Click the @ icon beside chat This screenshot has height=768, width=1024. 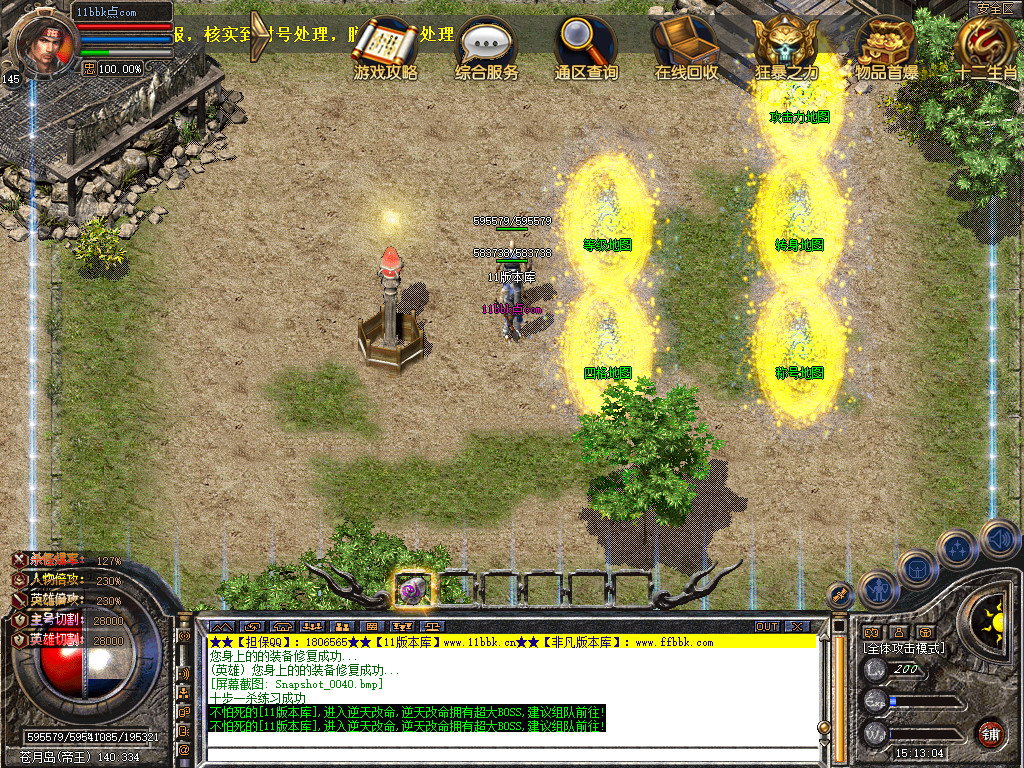point(184,748)
